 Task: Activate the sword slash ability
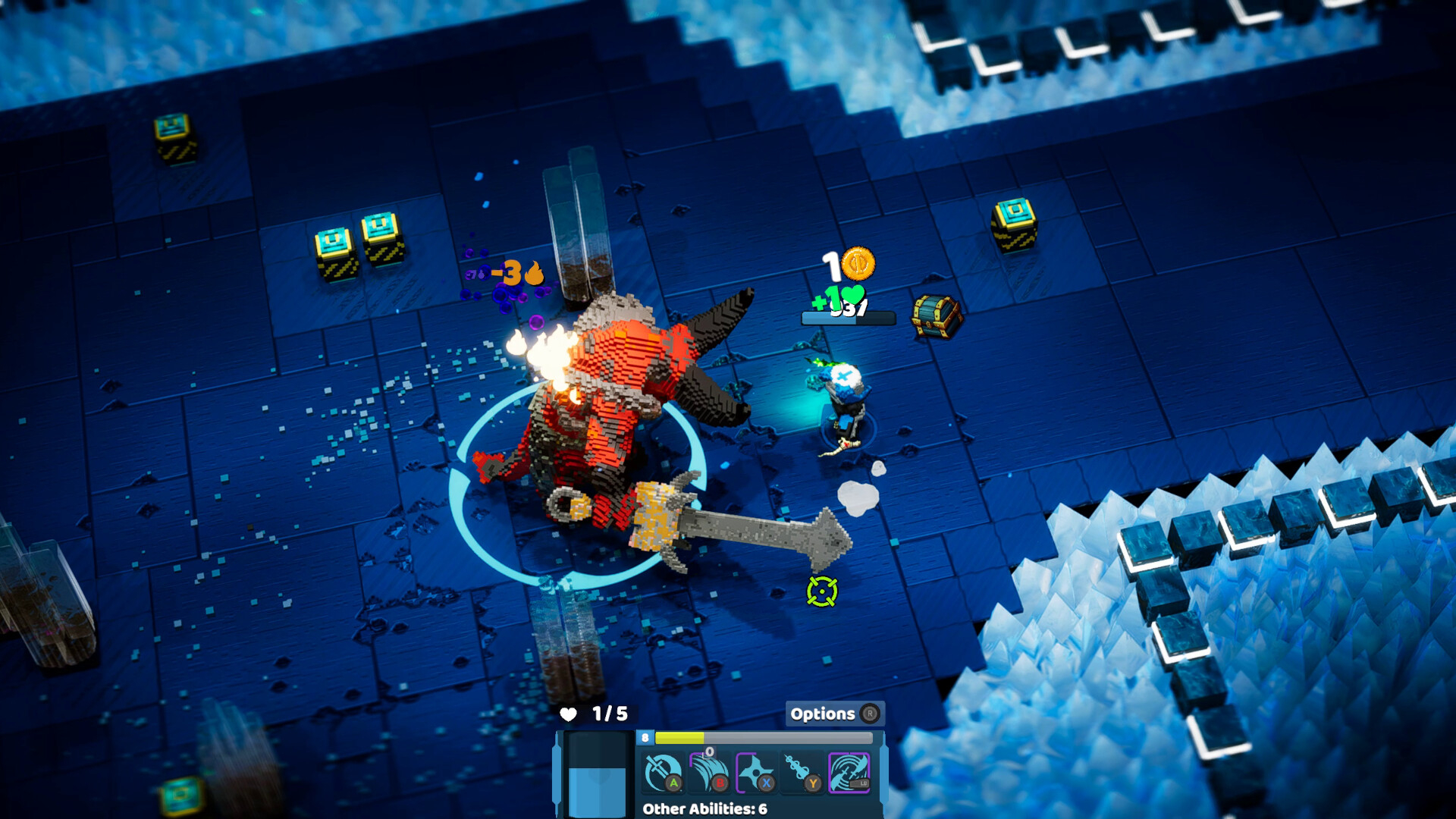pos(663,773)
